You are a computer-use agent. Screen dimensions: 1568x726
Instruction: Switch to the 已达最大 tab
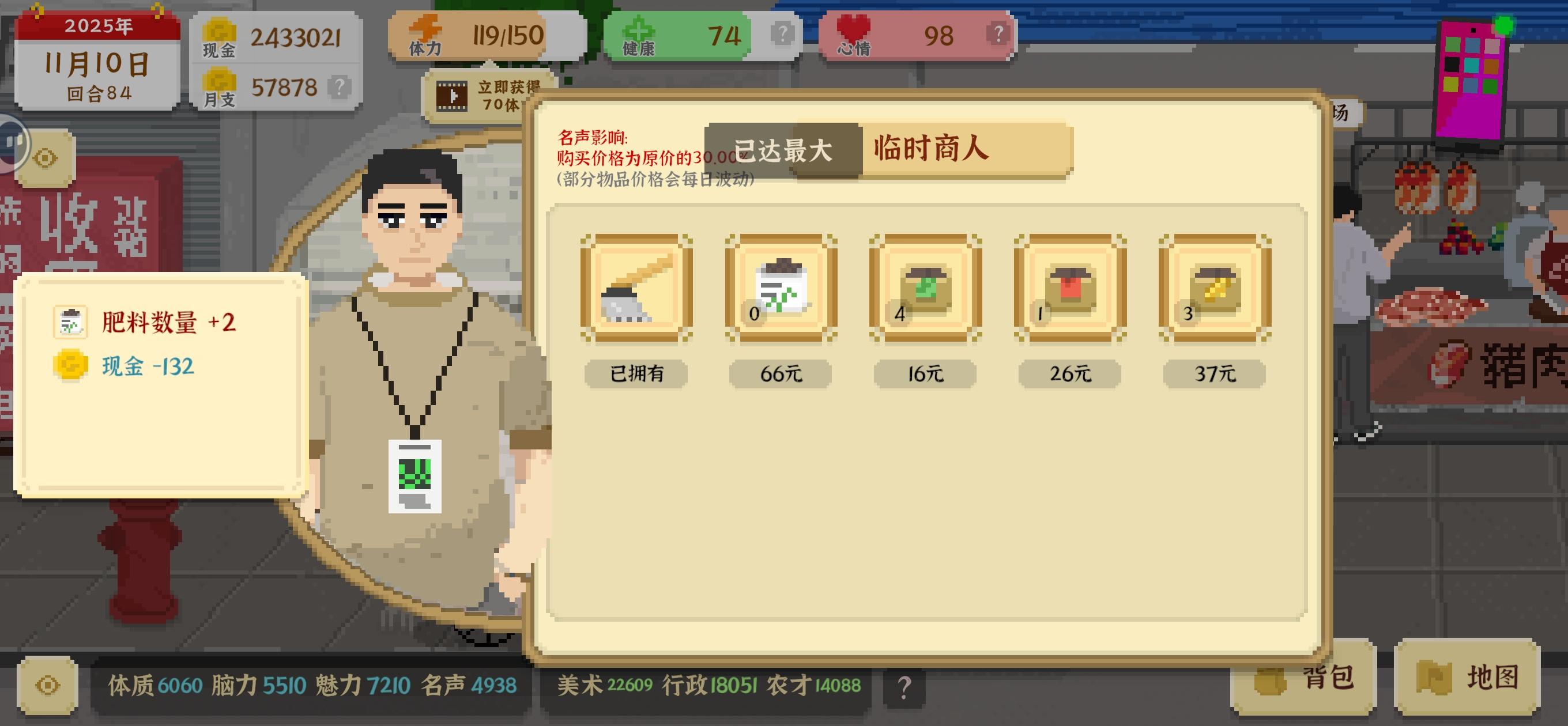(784, 150)
